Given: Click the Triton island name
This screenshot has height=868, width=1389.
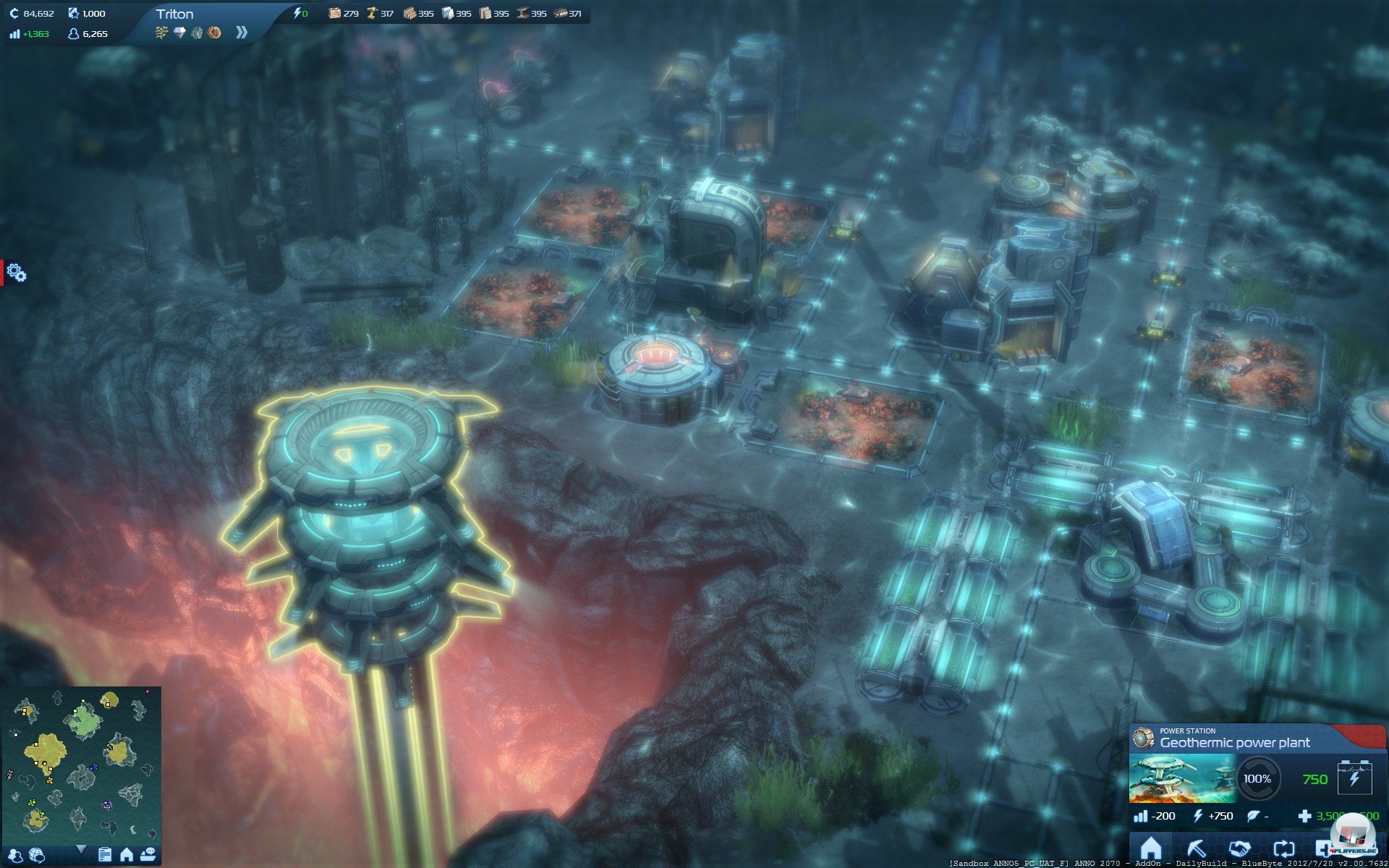Looking at the screenshot, I should click(174, 14).
